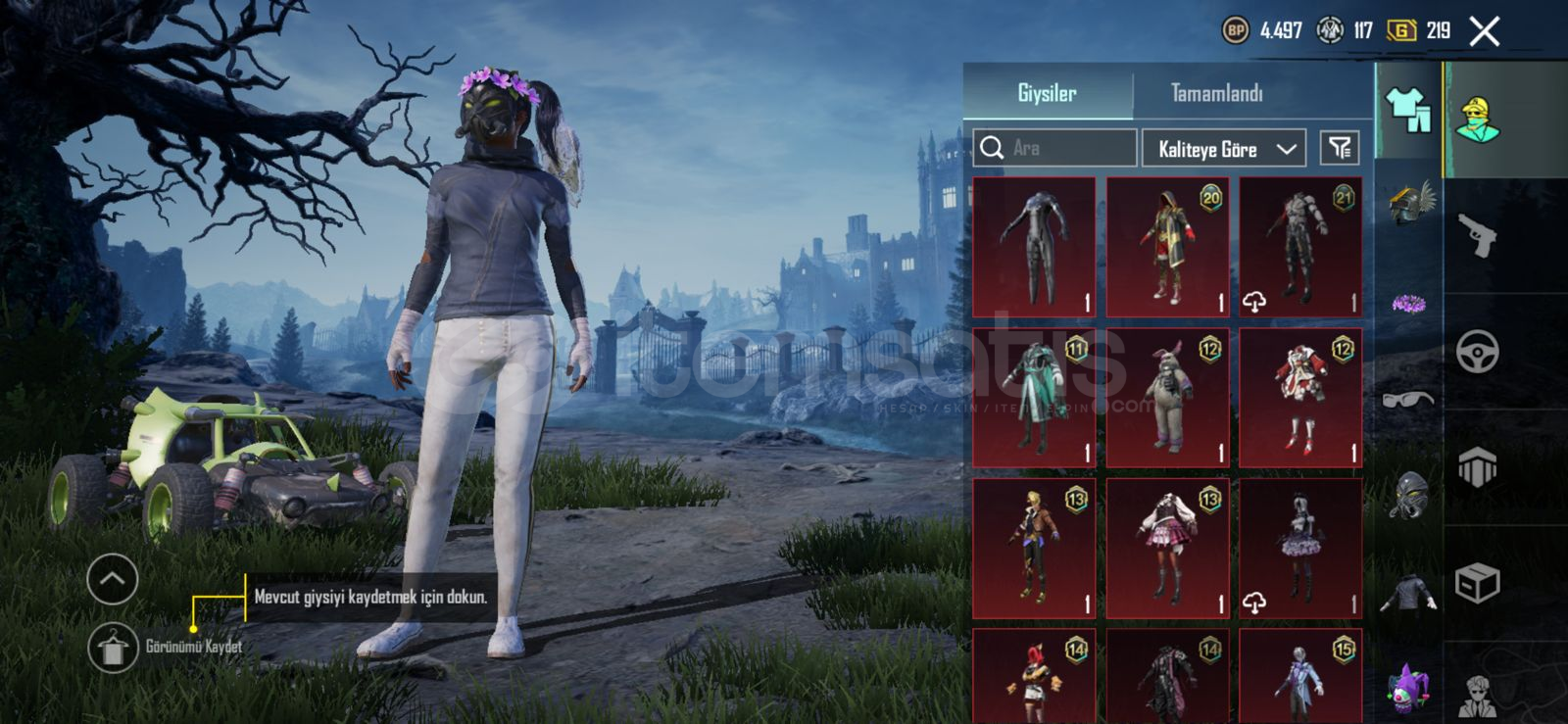The width and height of the screenshot is (1568, 724).
Task: Expand the up-arrow circle button
Action: point(113,579)
